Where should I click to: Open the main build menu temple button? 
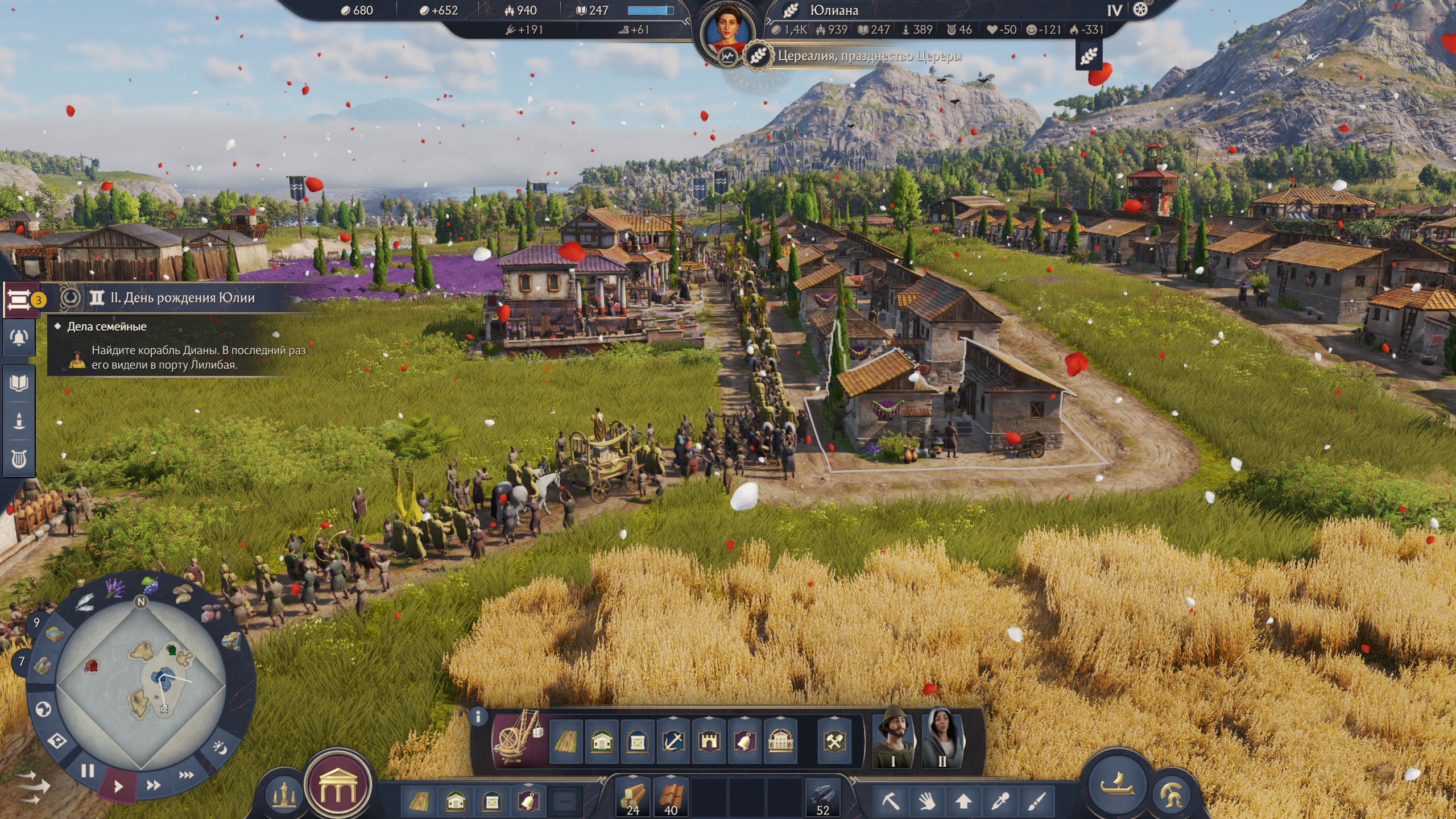pos(338,787)
